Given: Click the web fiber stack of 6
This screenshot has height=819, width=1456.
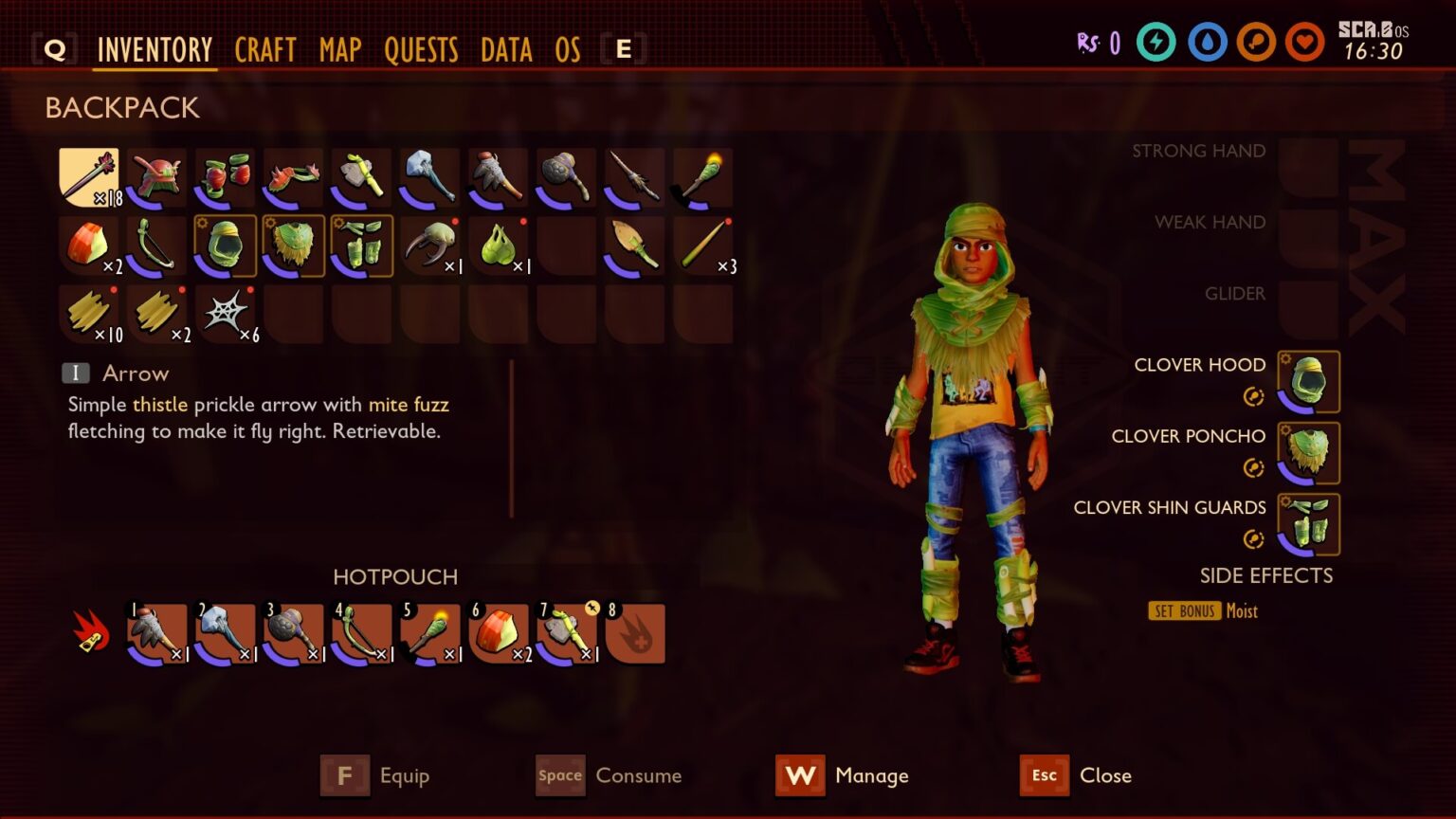Looking at the screenshot, I should pyautogui.click(x=225, y=313).
